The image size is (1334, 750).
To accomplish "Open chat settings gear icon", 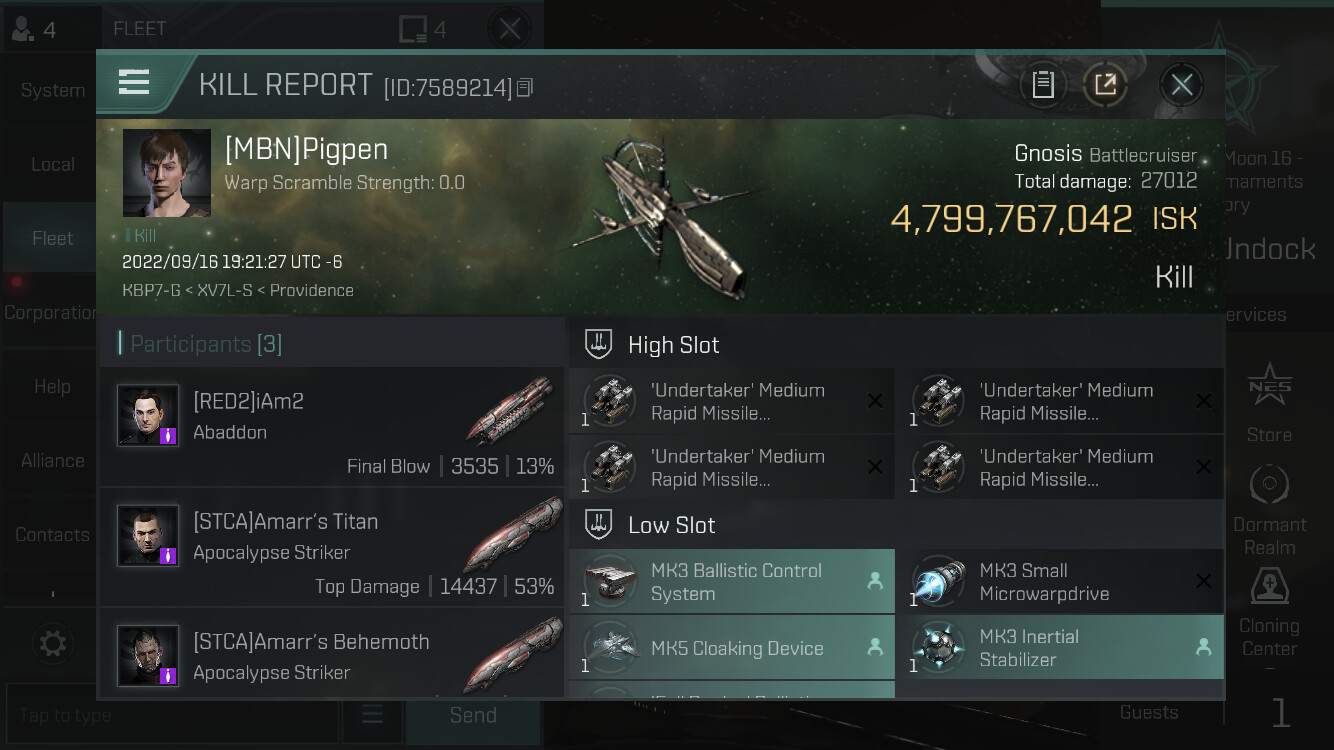I will [x=53, y=643].
